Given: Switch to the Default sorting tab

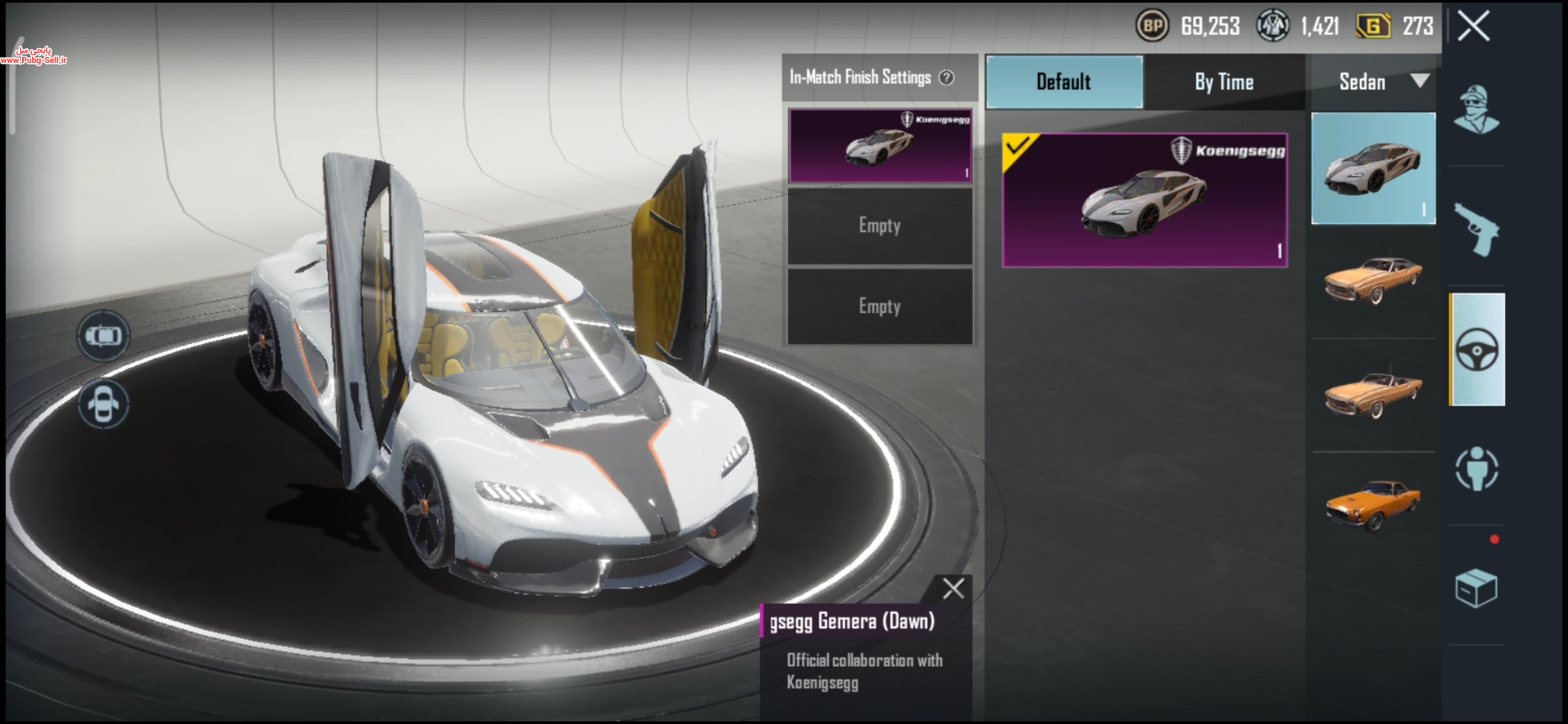Looking at the screenshot, I should tap(1064, 82).
